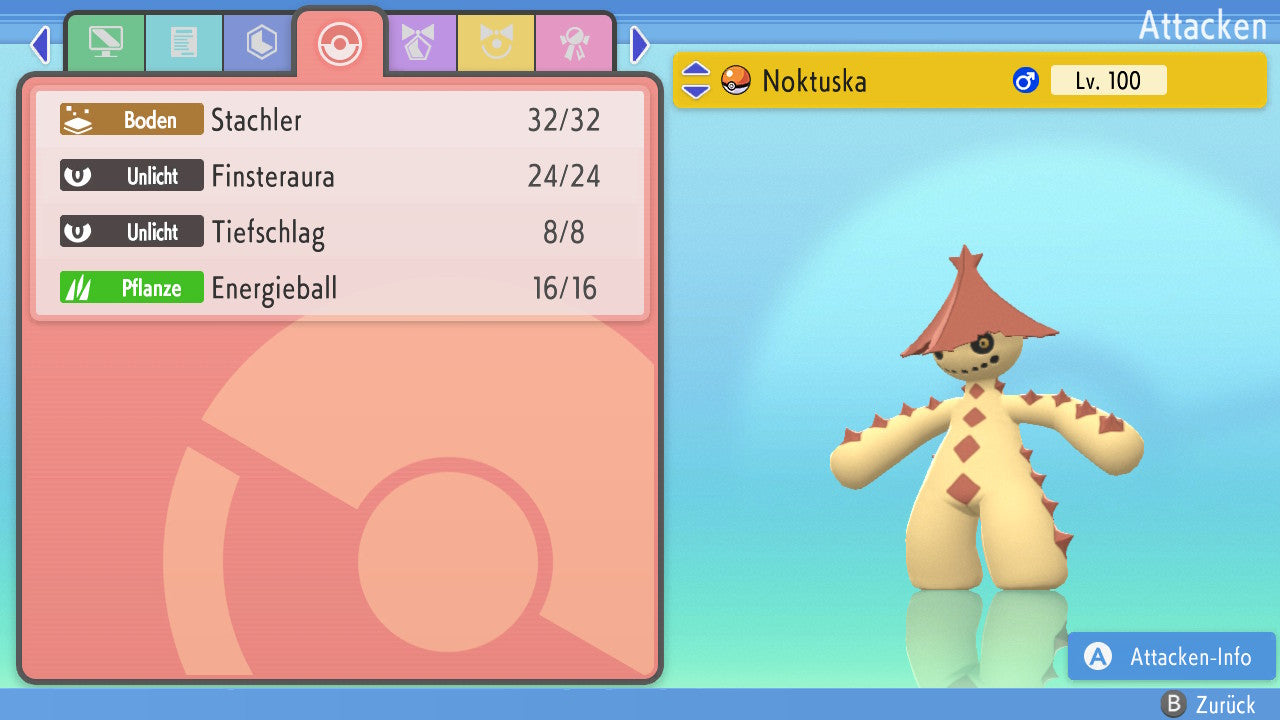1280x720 pixels.
Task: Select the red Poké Ball moves tab
Action: [x=339, y=43]
